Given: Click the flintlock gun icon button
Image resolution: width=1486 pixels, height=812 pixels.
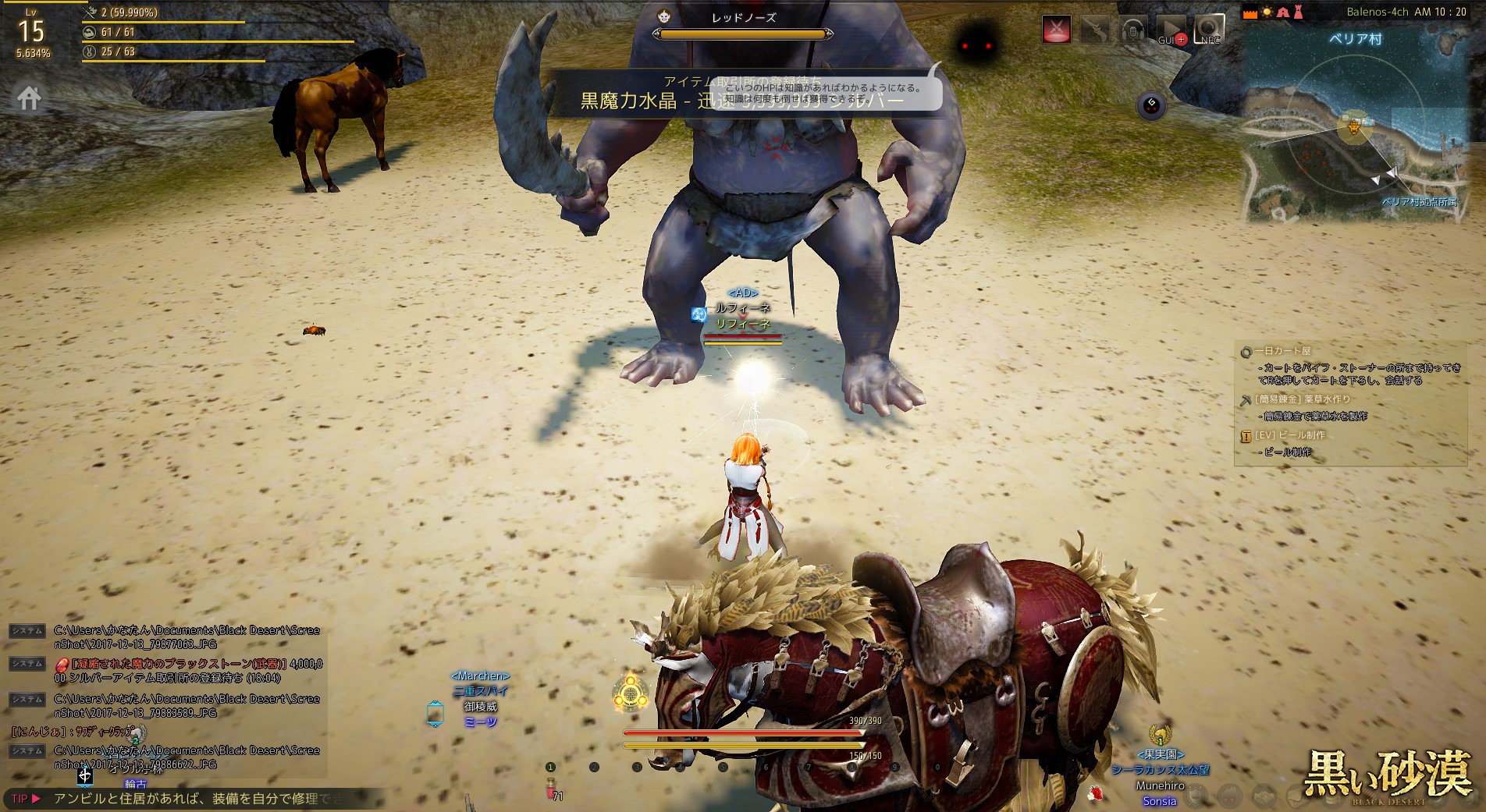Looking at the screenshot, I should [1095, 30].
